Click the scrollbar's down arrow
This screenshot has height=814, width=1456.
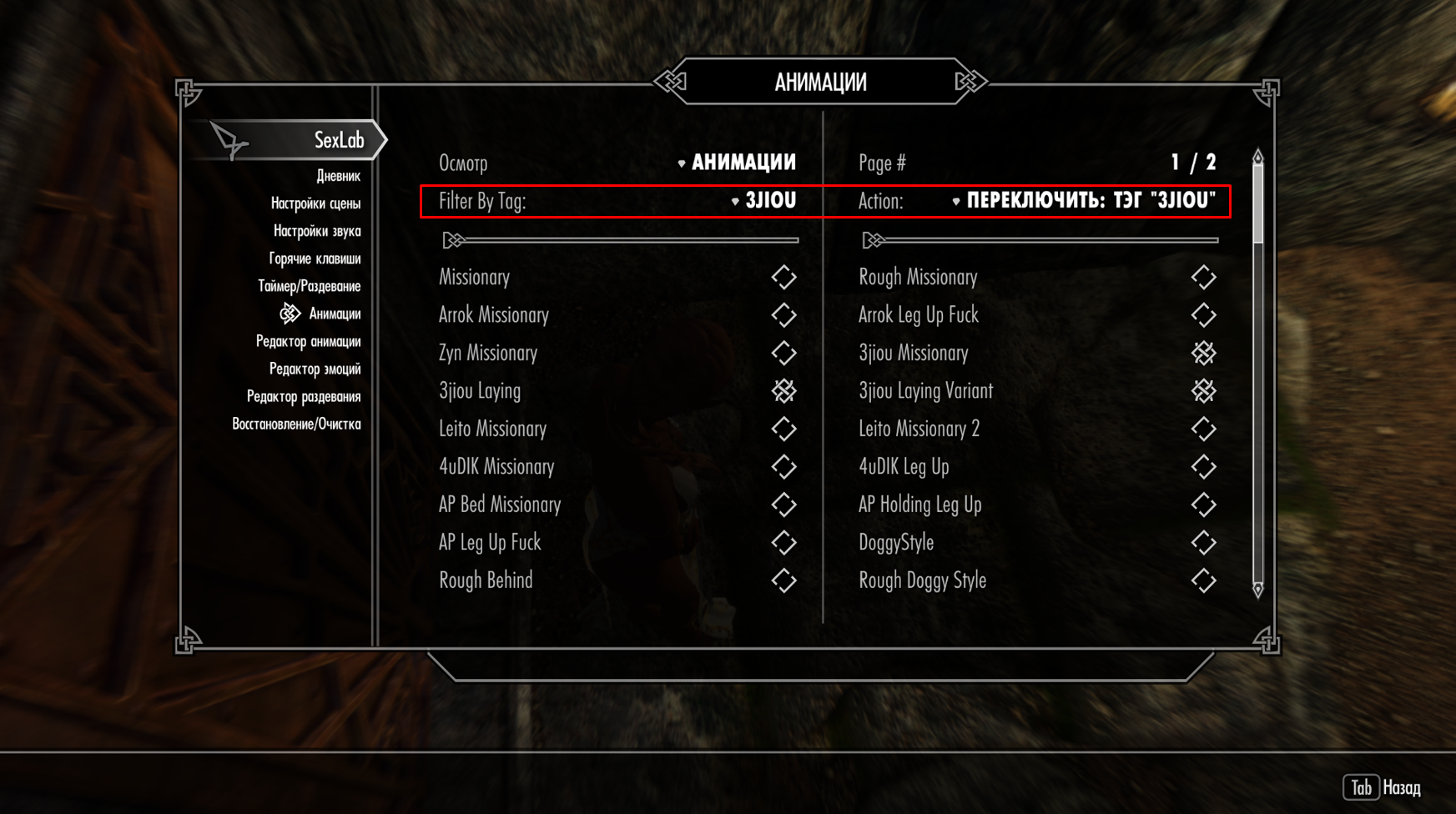pyautogui.click(x=1258, y=590)
